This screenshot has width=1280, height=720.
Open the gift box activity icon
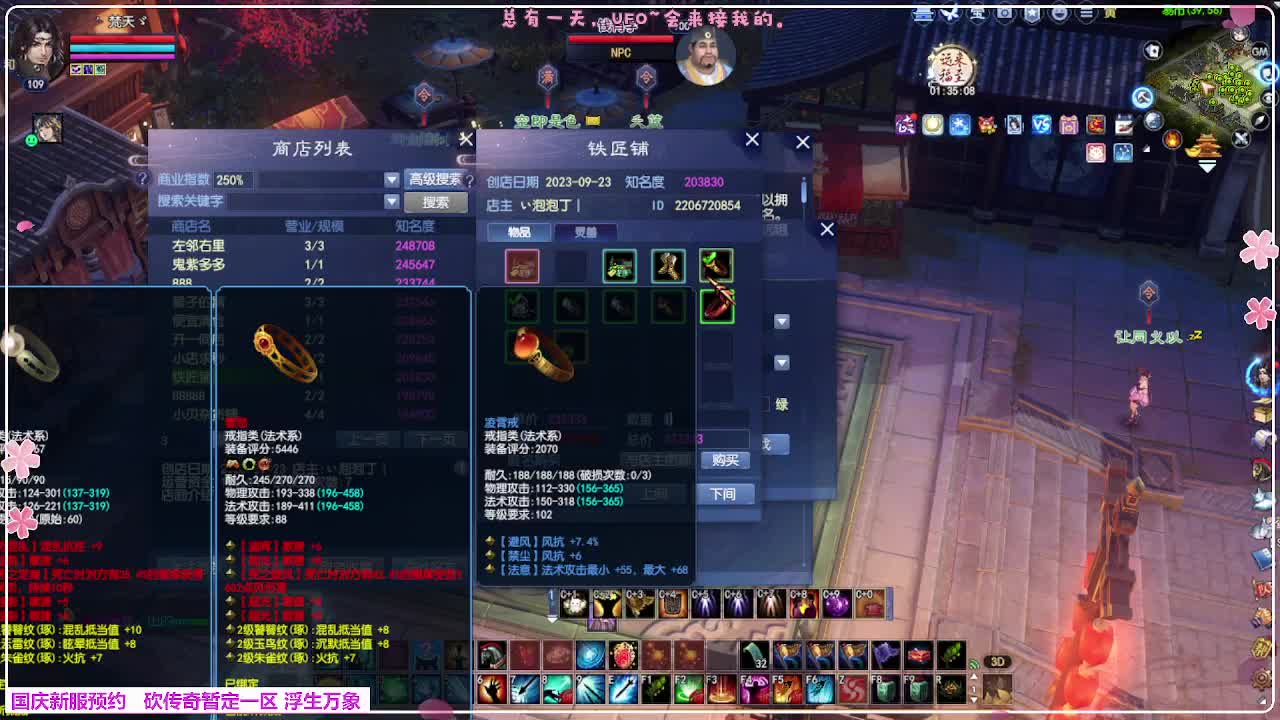1068,122
